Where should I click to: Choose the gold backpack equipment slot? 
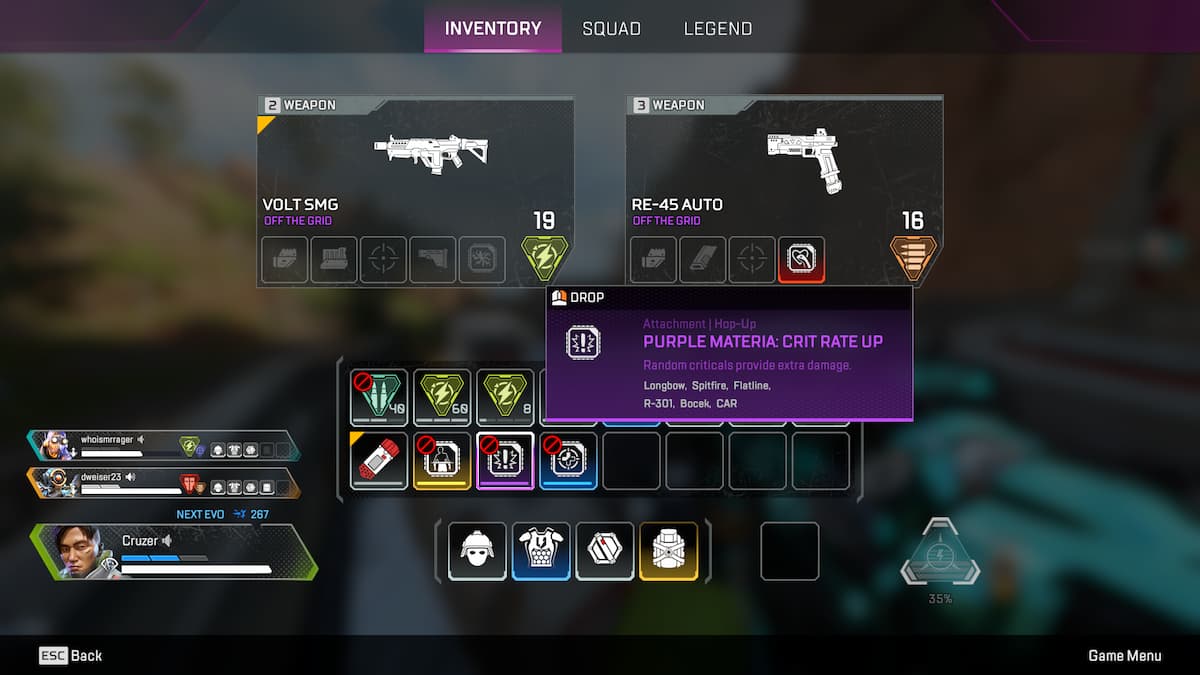coord(669,550)
